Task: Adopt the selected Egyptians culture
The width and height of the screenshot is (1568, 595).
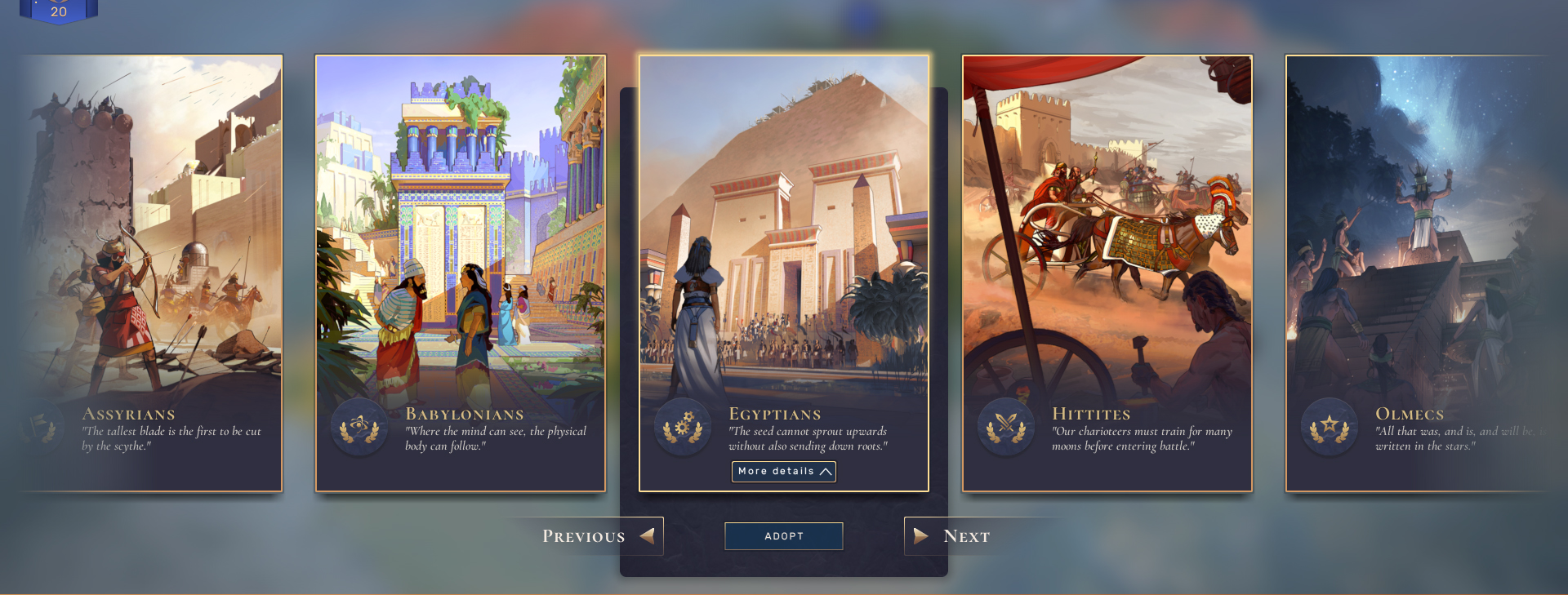Action: pos(783,536)
